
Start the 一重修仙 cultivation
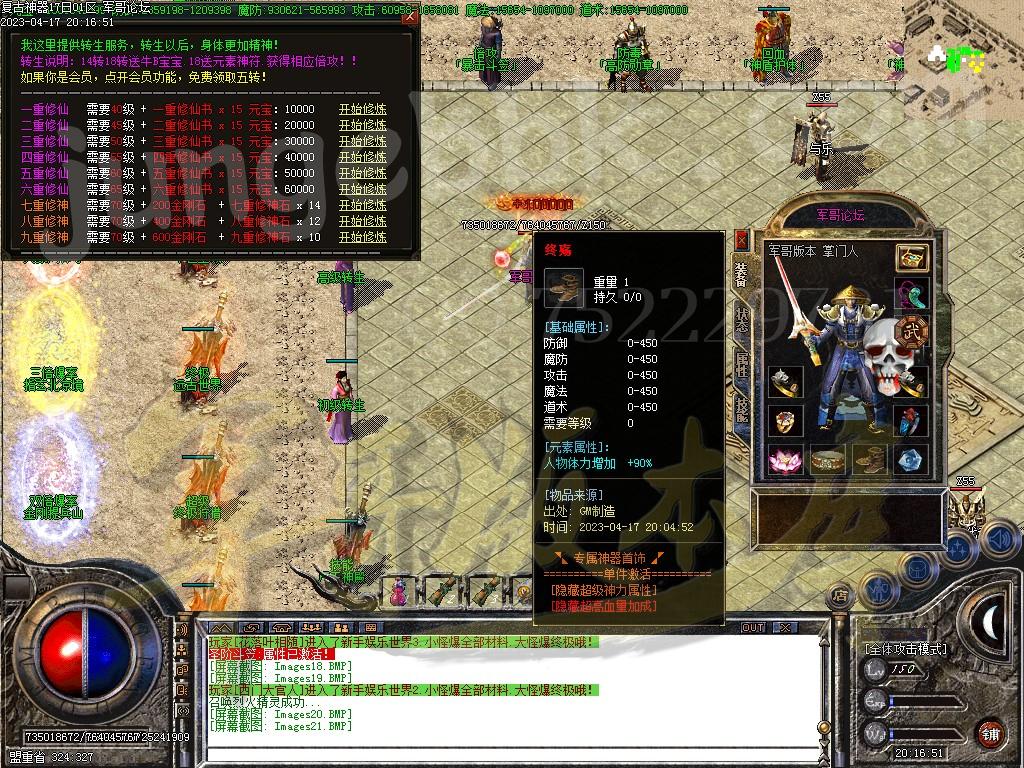(x=362, y=109)
